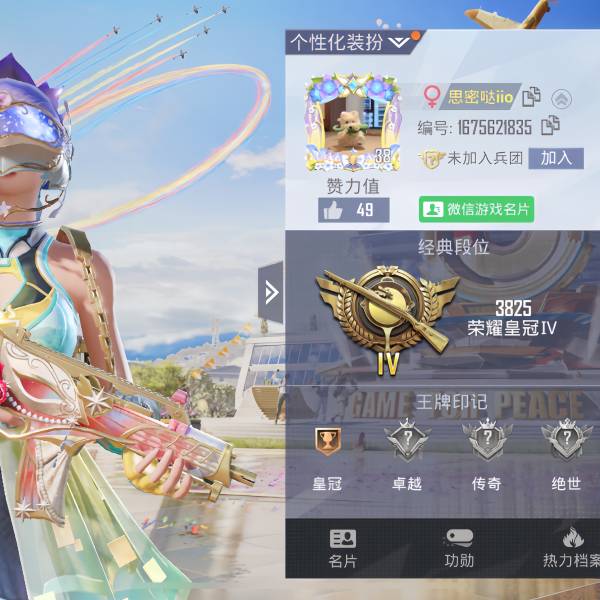This screenshot has height=600, width=600.
Task: Select the 传奇 locked mark
Action: tap(486, 442)
